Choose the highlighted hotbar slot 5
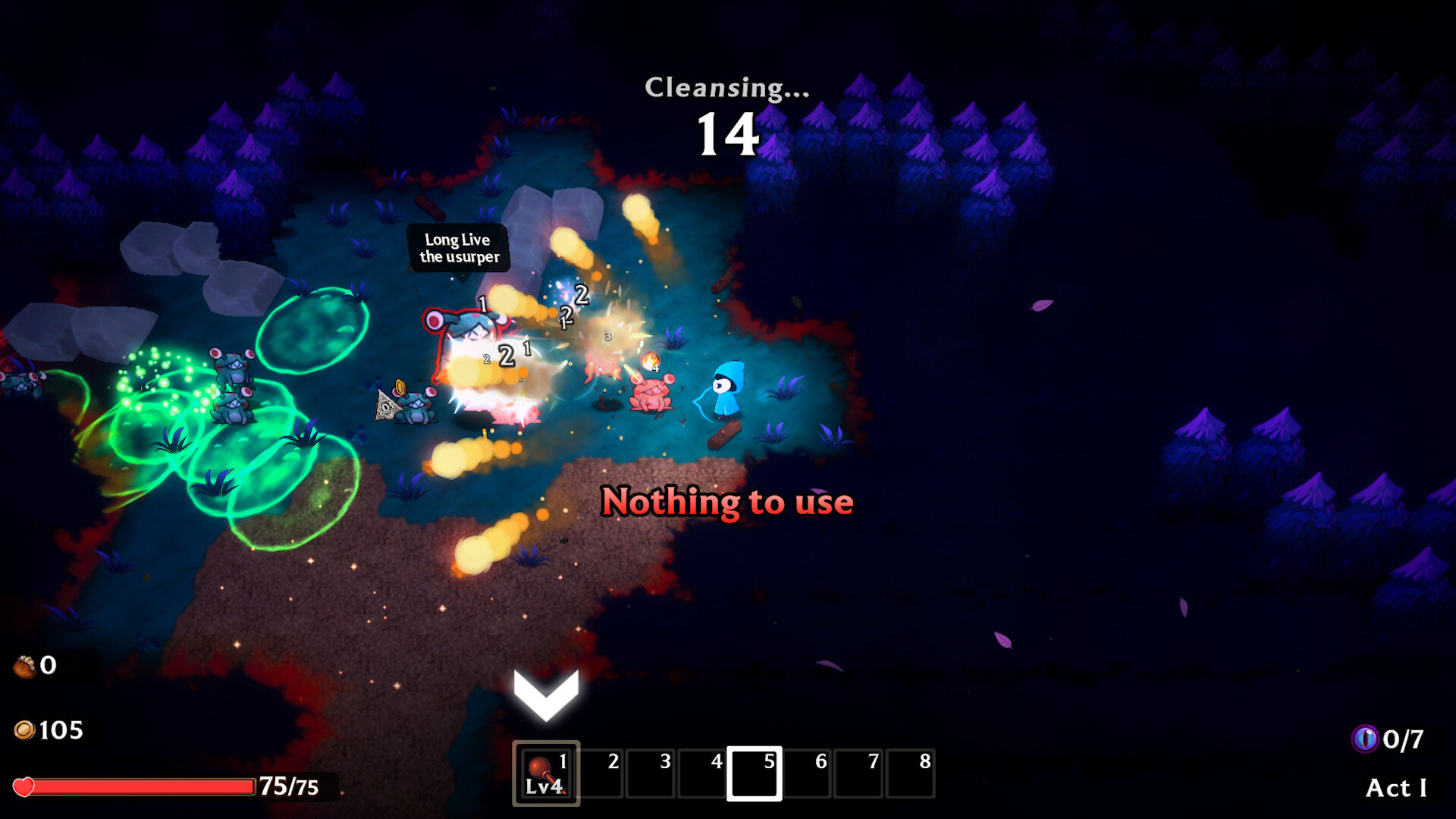This screenshot has width=1456, height=819. (755, 773)
